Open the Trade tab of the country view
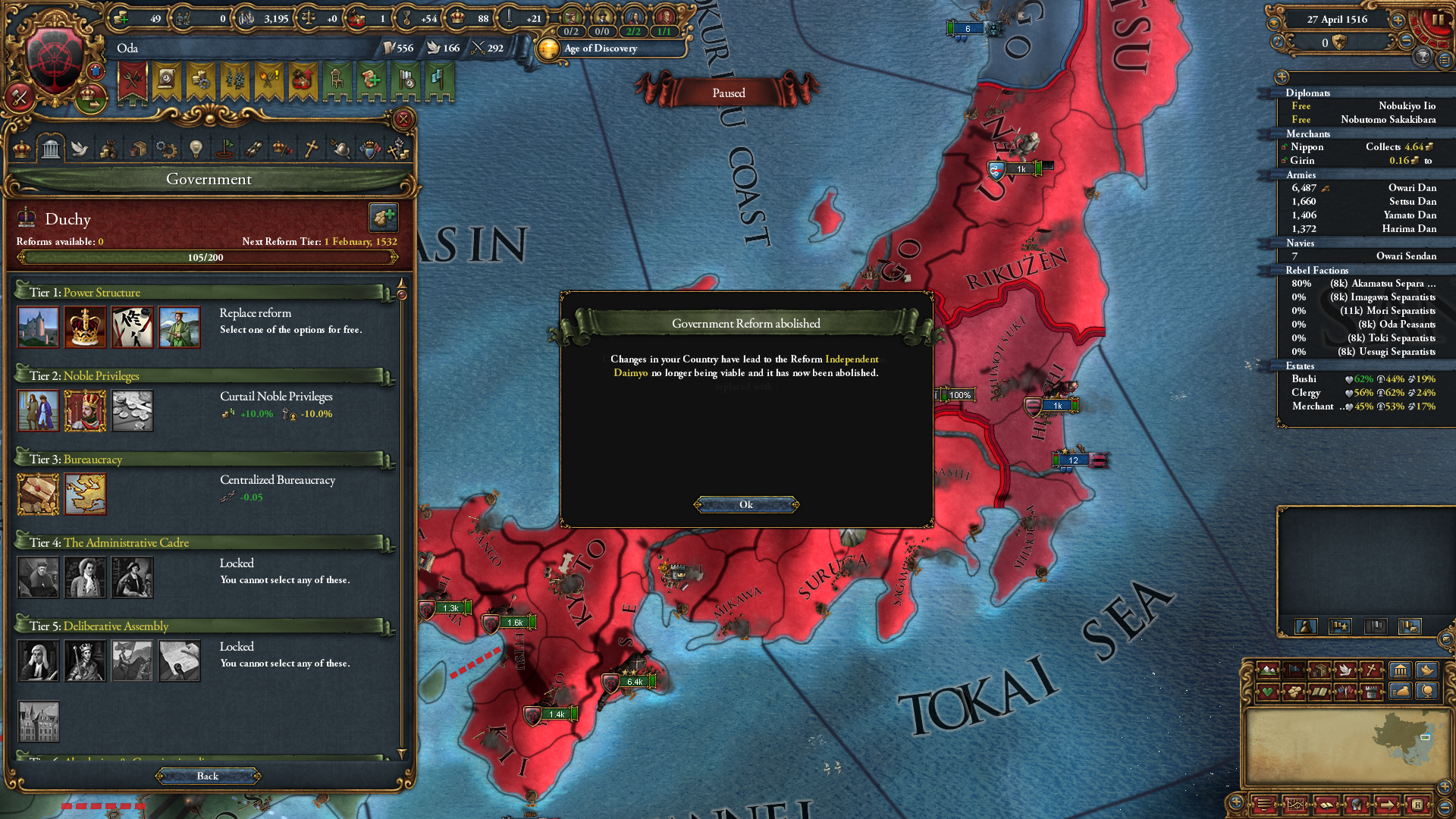The height and width of the screenshot is (819, 1456). point(140,149)
